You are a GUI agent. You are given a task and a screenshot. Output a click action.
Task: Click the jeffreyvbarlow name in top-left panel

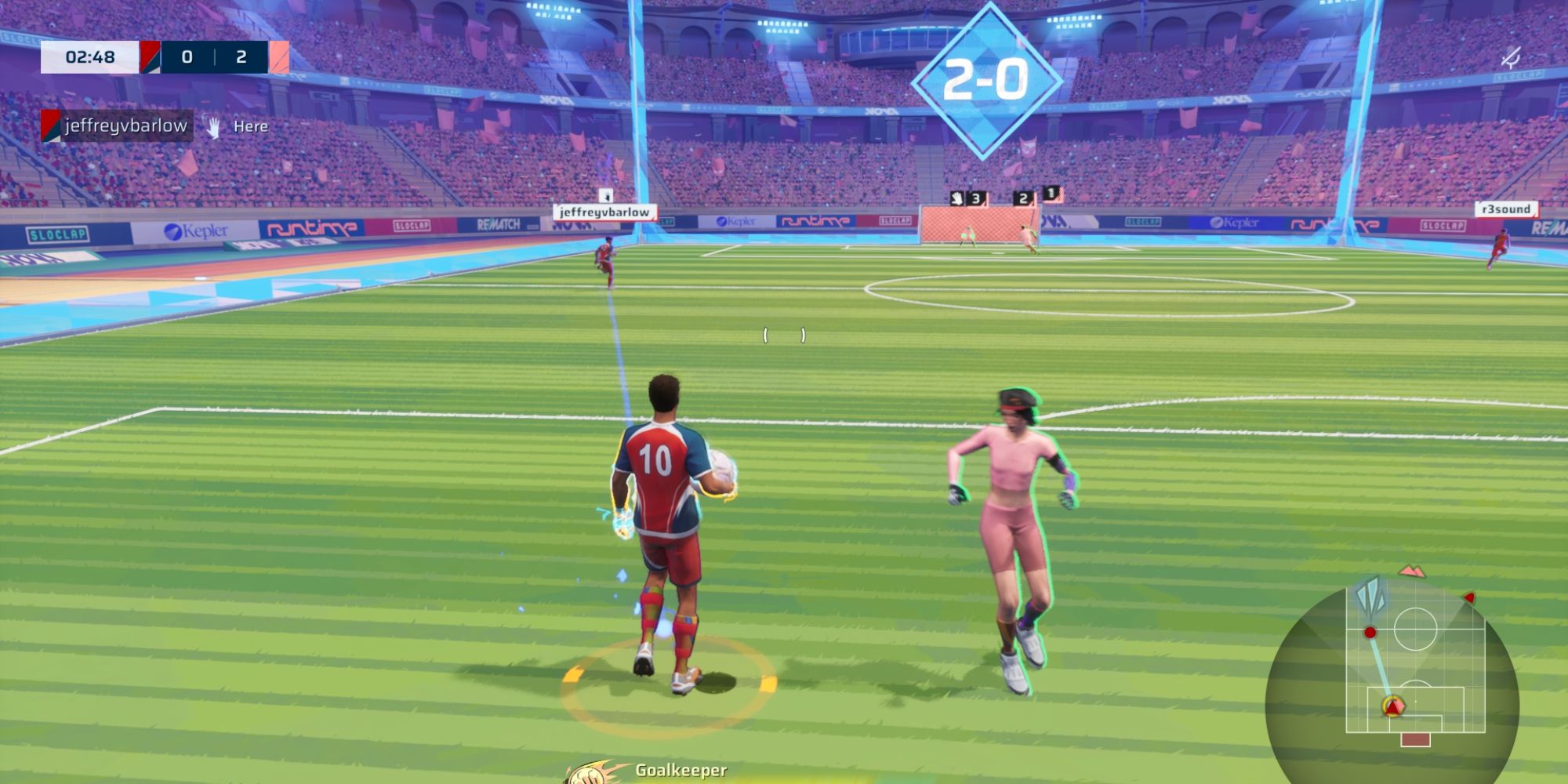point(125,124)
